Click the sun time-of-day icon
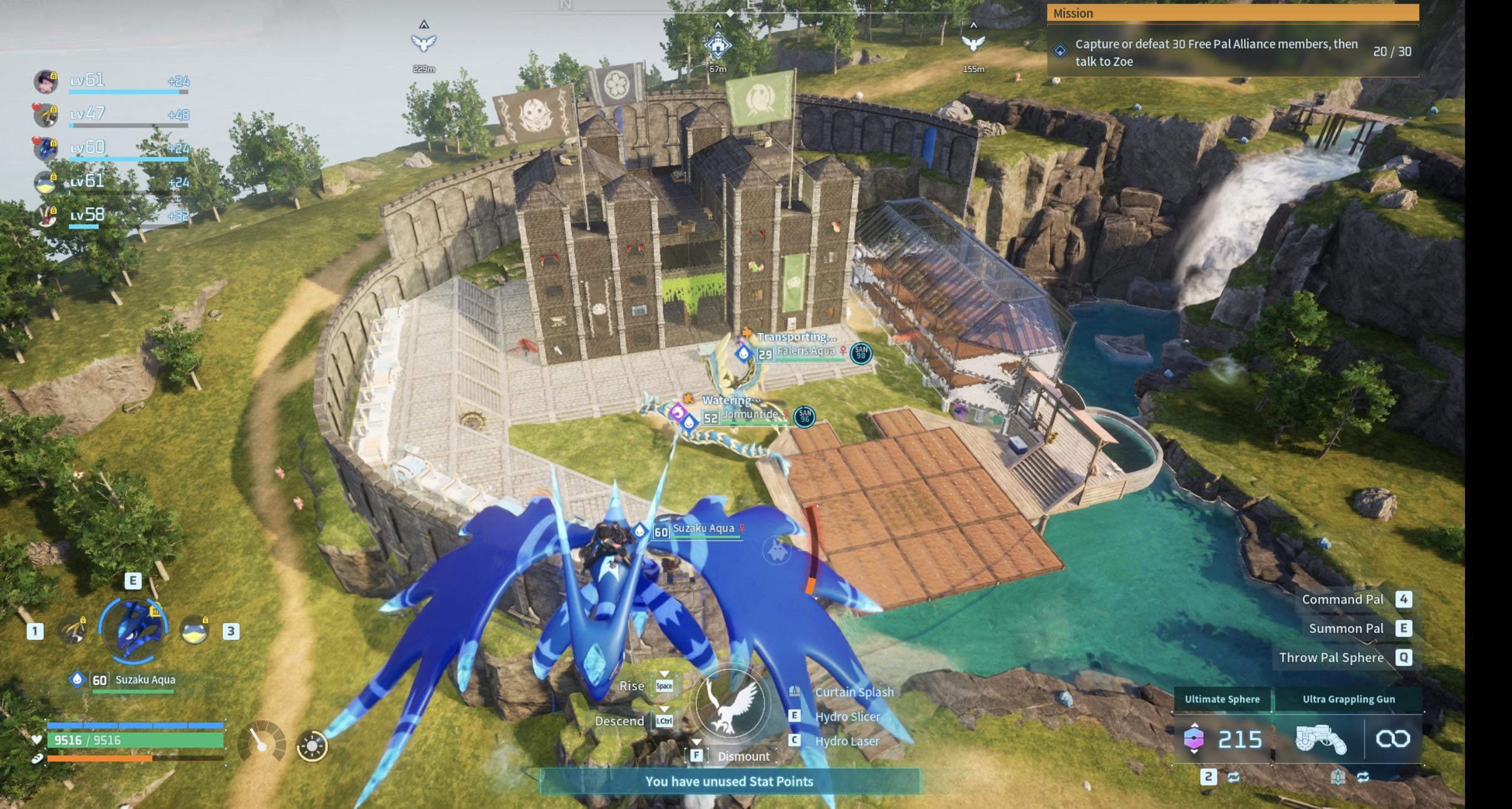This screenshot has width=1512, height=809. point(312,746)
